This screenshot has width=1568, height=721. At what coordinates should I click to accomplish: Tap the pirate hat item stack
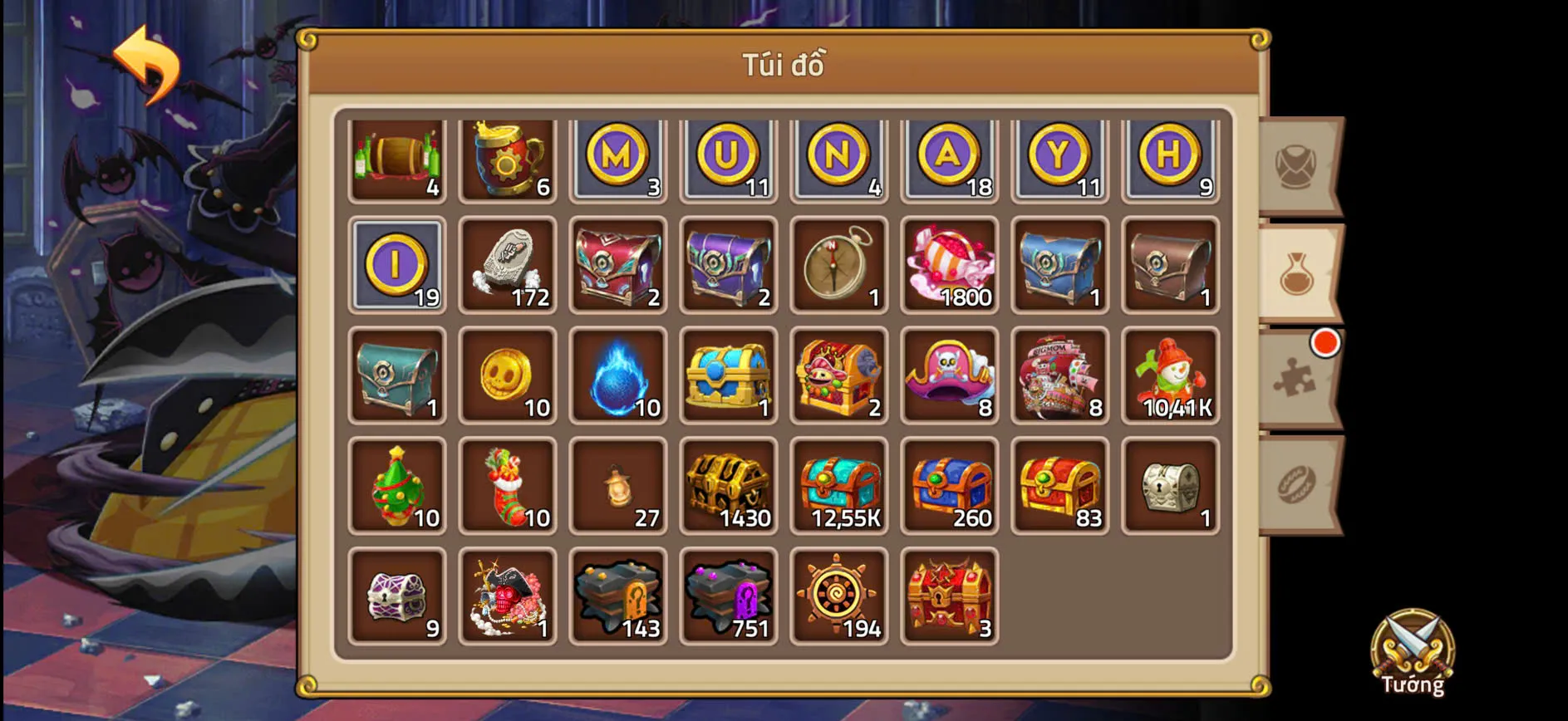(950, 374)
